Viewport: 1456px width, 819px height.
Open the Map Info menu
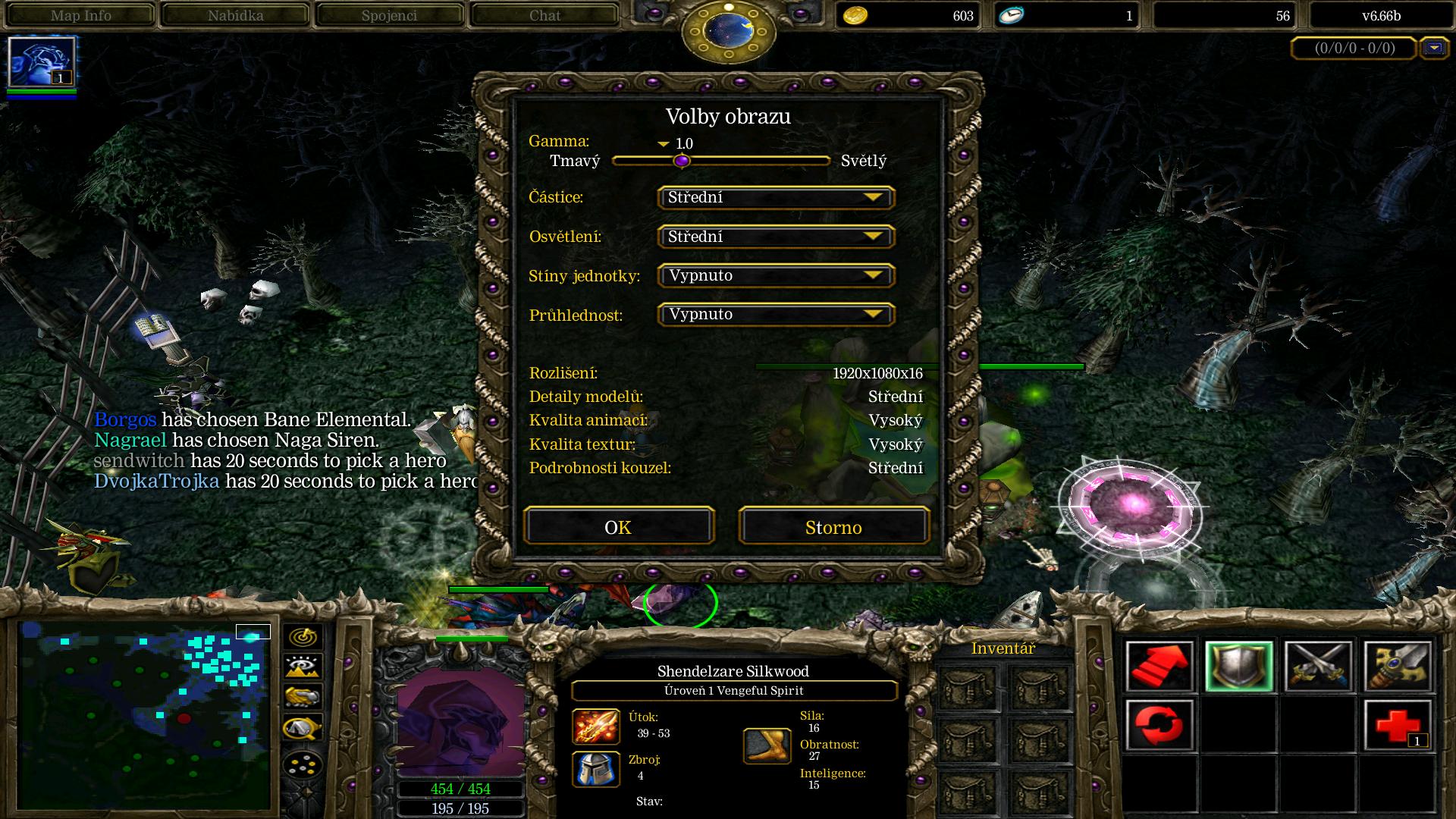point(80,15)
